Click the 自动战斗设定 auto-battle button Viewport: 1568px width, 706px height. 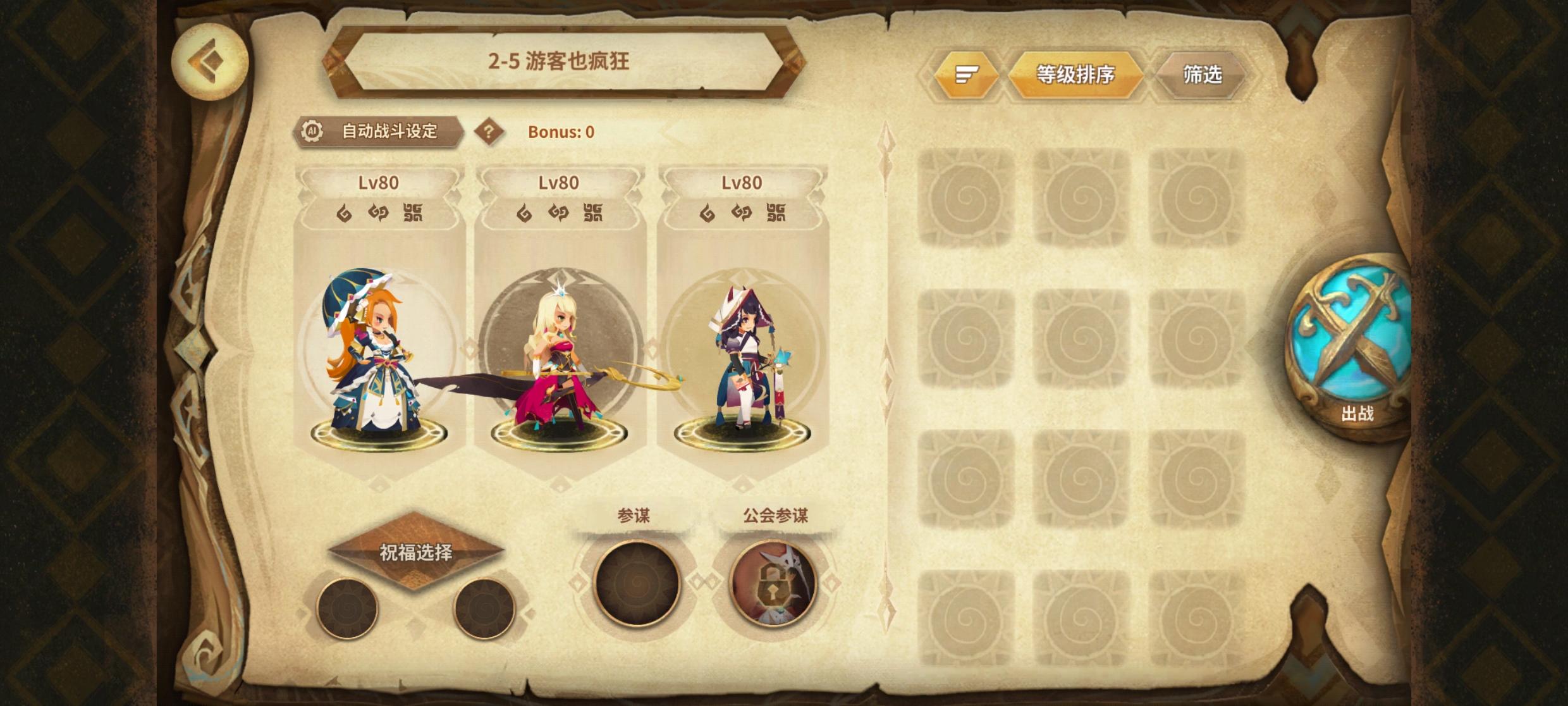392,131
